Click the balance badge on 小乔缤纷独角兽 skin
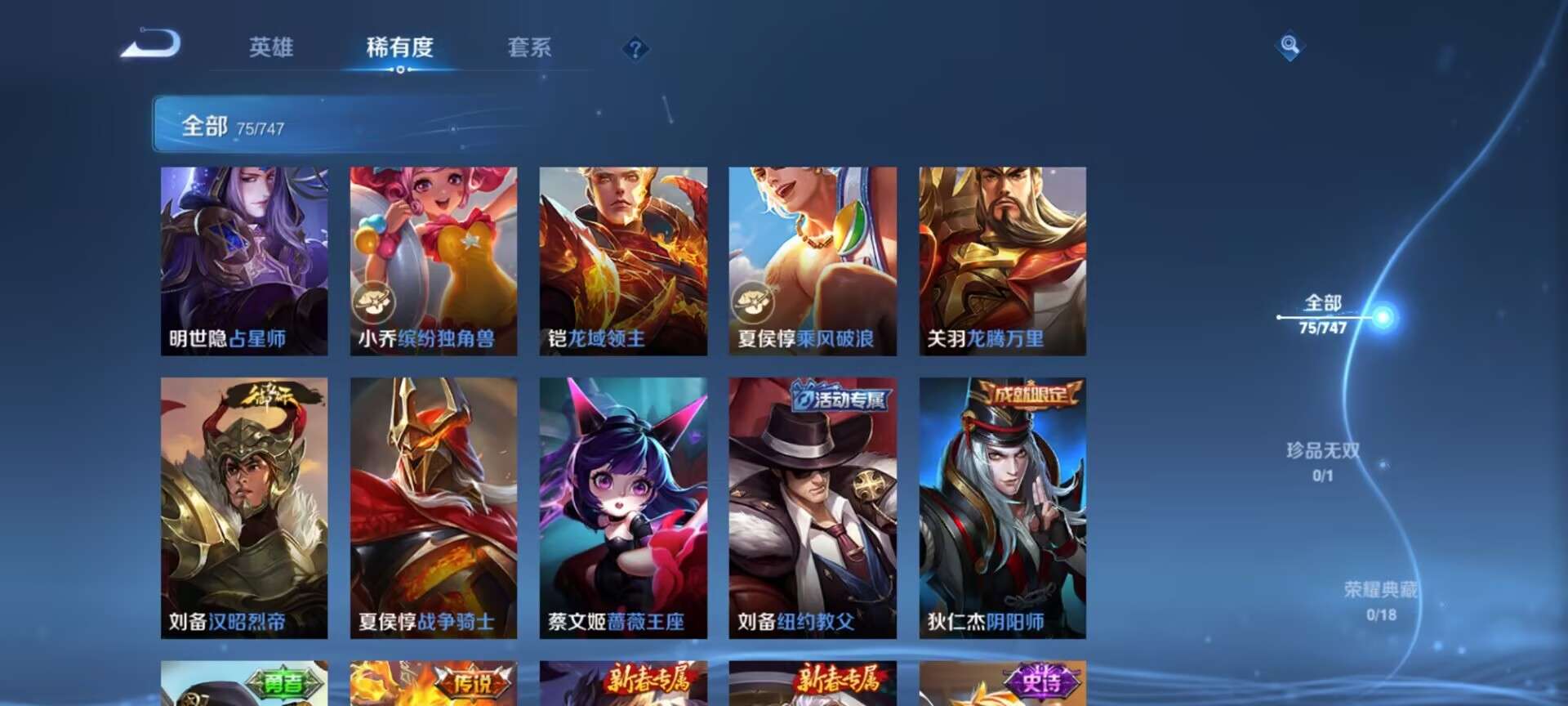 [374, 305]
